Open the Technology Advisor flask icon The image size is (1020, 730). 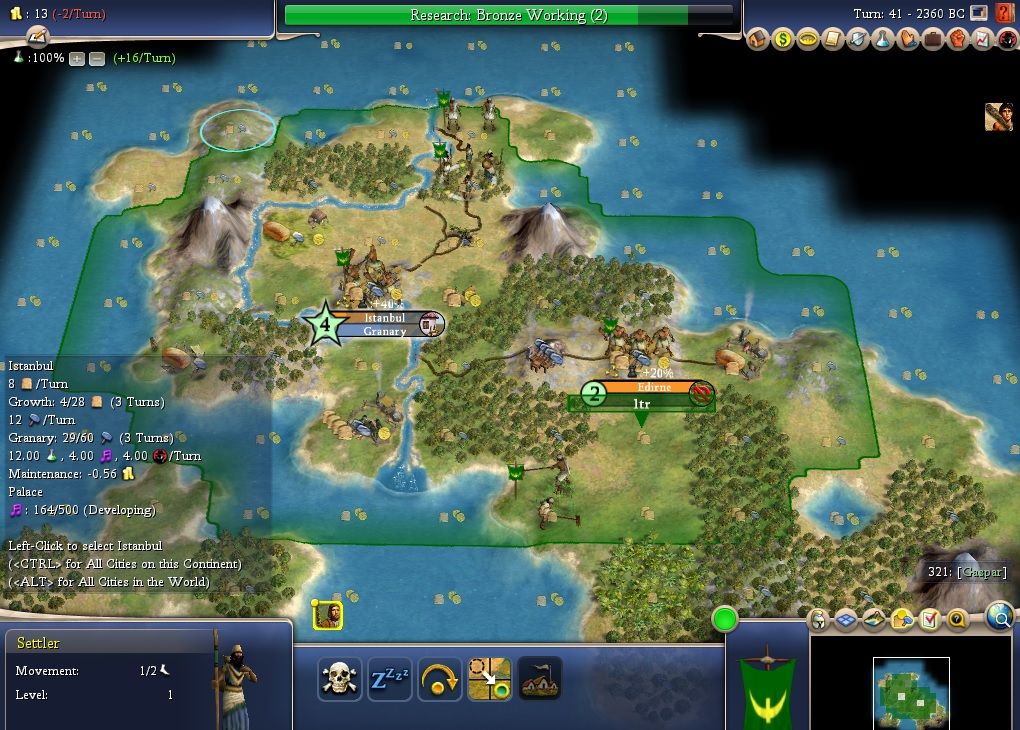click(x=882, y=39)
